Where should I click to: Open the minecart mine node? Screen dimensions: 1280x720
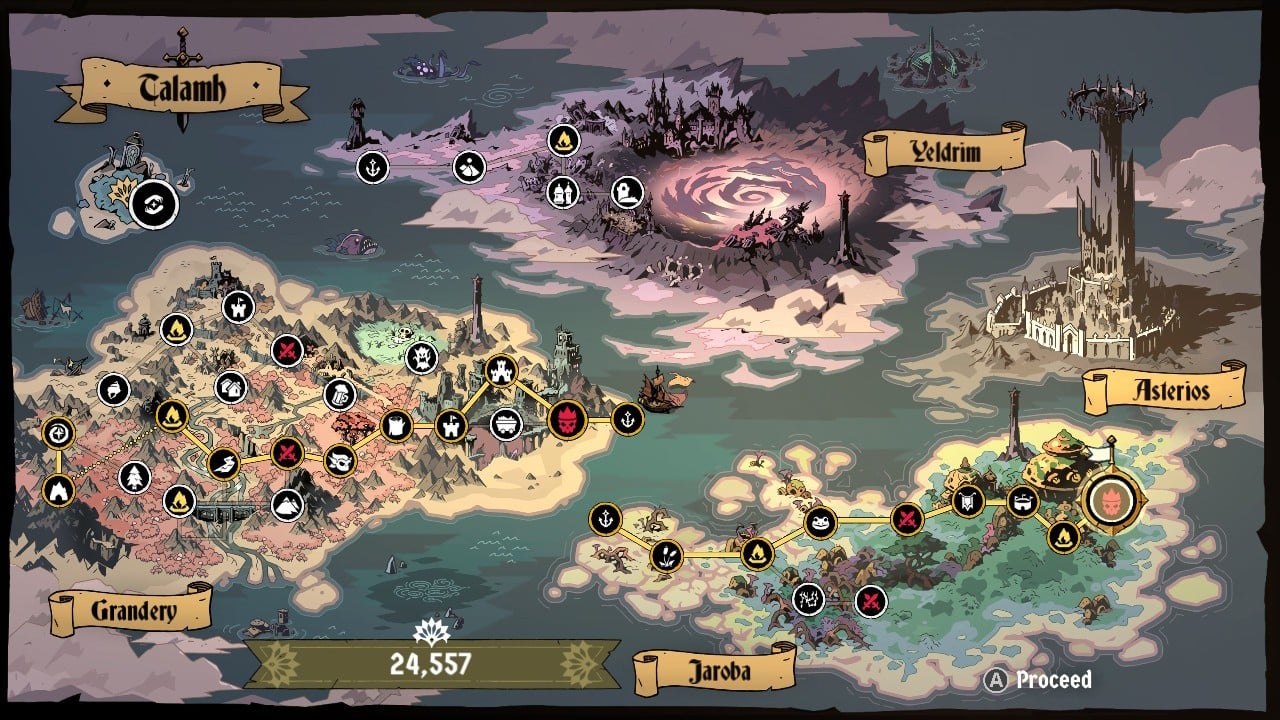pos(506,424)
